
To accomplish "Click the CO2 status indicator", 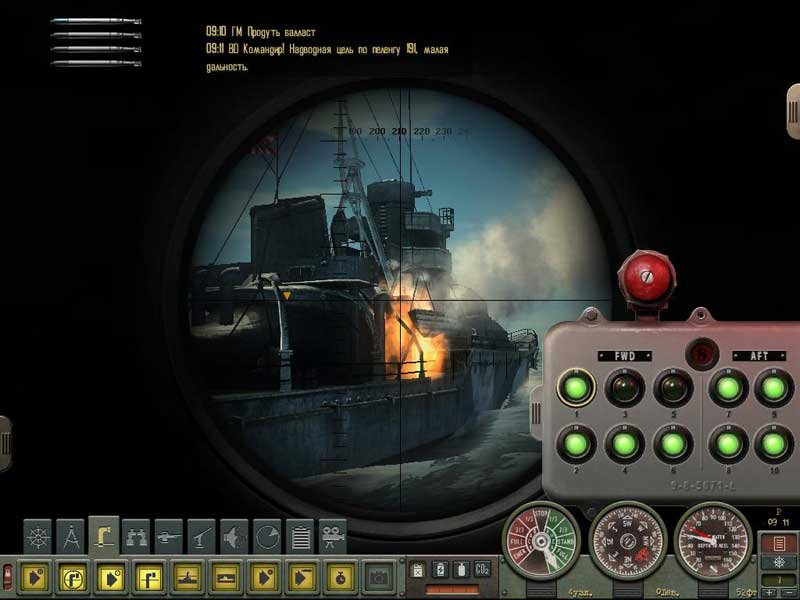I will 484,569.
